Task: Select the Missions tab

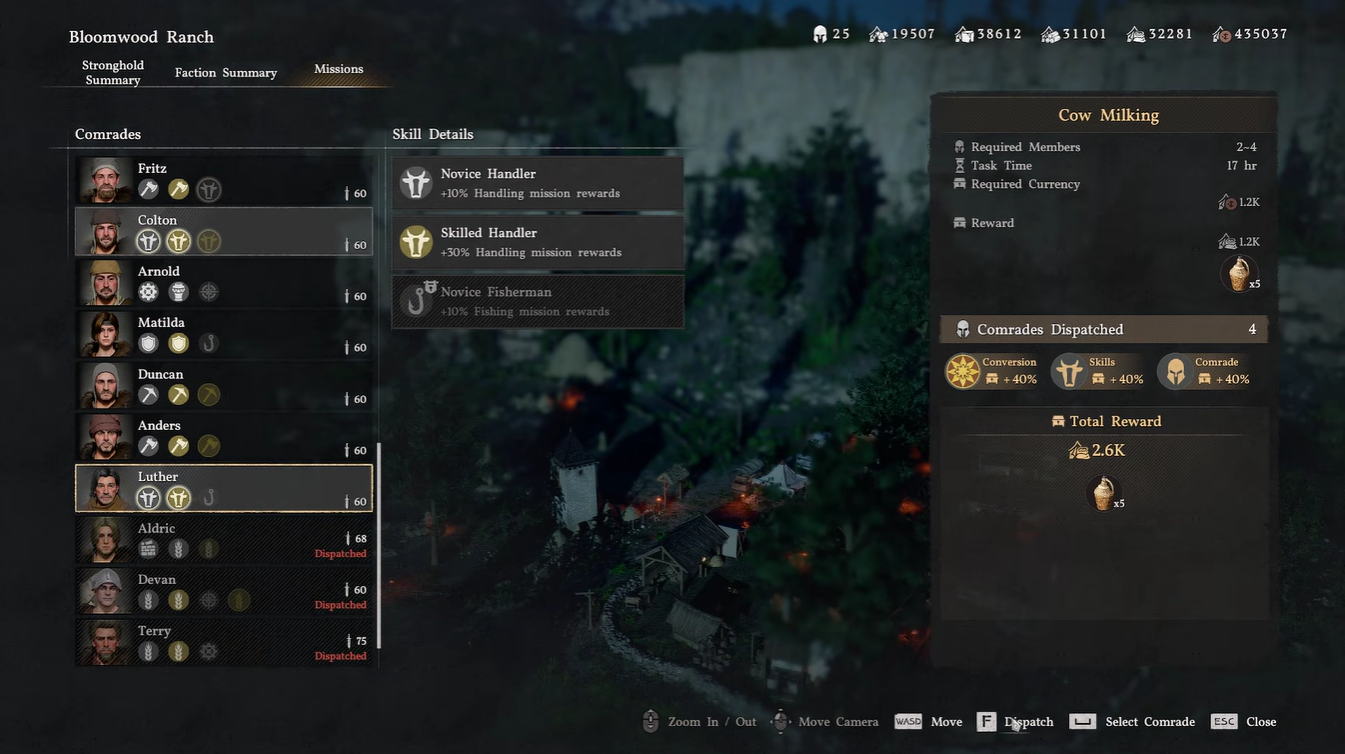Action: click(x=338, y=69)
